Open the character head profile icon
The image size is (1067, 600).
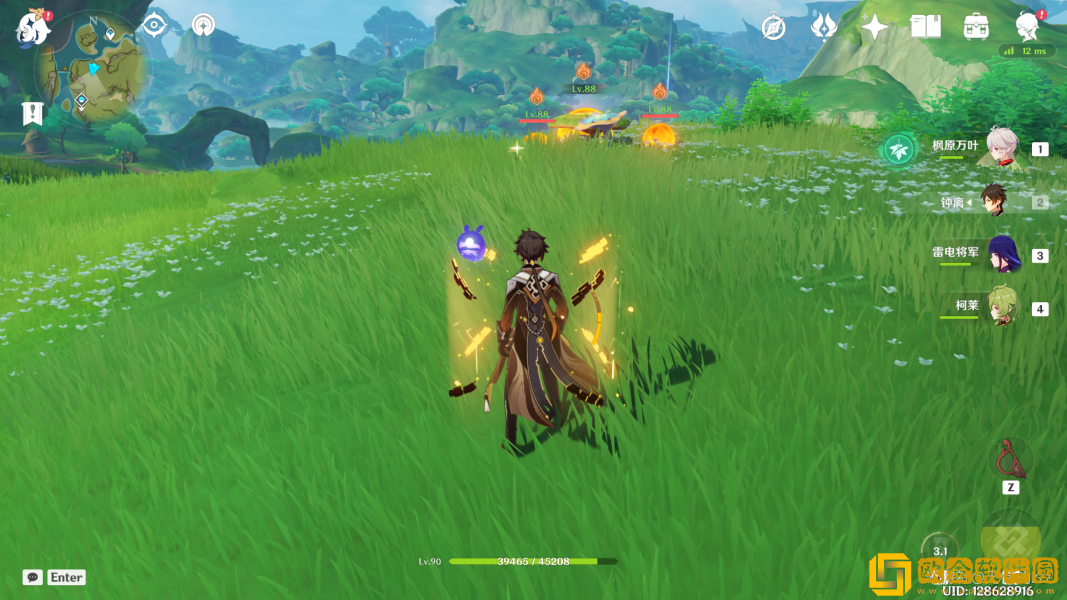[1027, 27]
